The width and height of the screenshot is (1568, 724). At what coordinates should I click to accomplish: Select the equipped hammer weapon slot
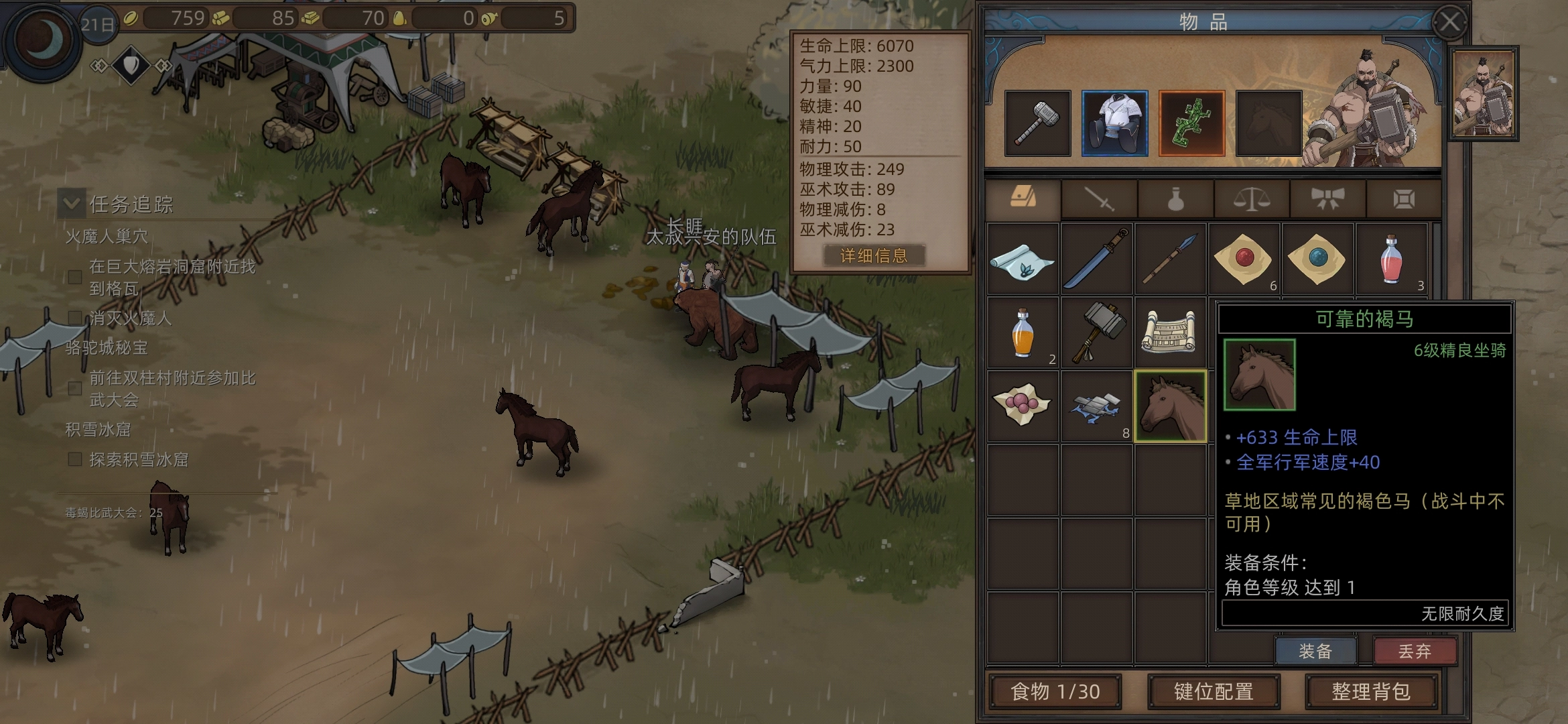tap(1037, 123)
